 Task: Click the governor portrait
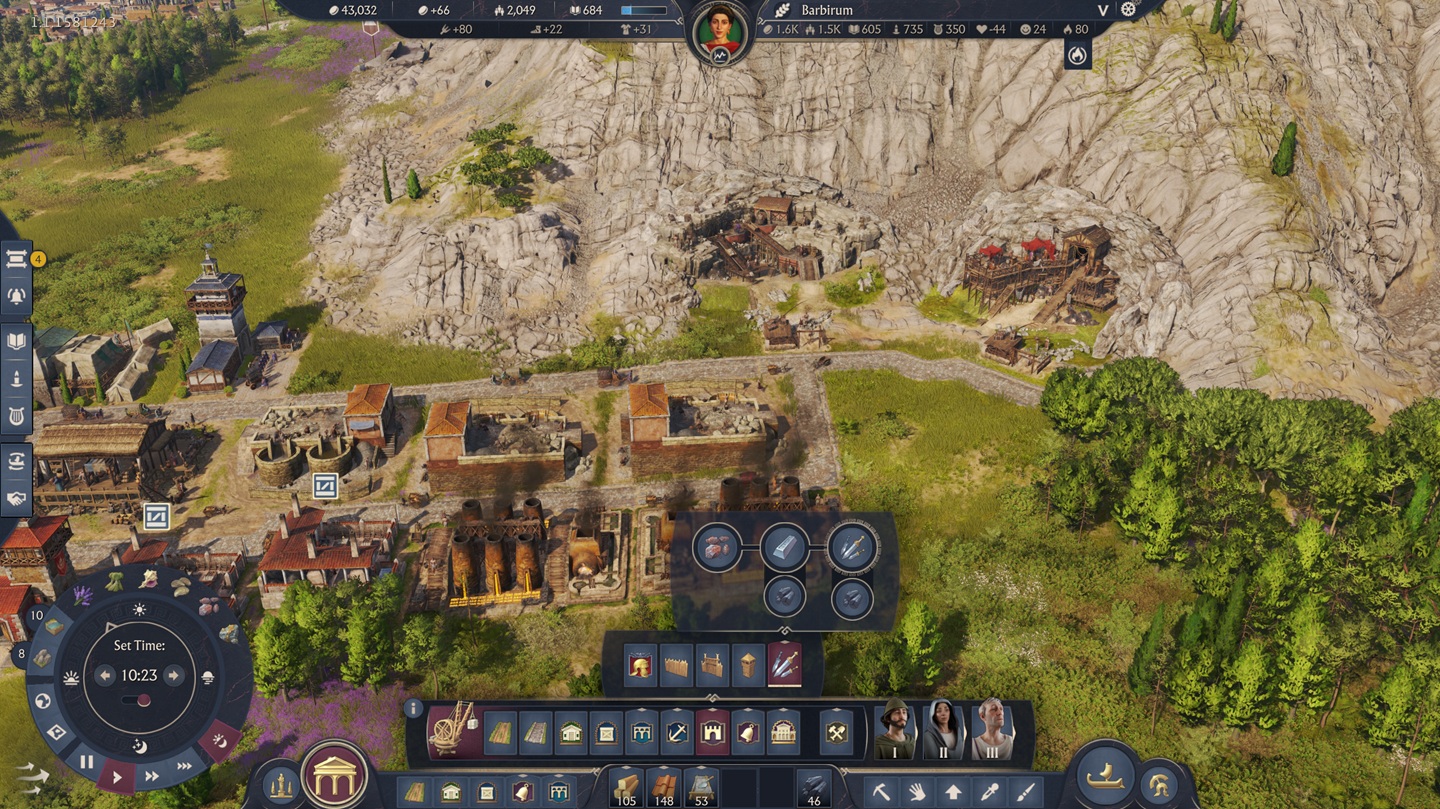click(x=719, y=32)
